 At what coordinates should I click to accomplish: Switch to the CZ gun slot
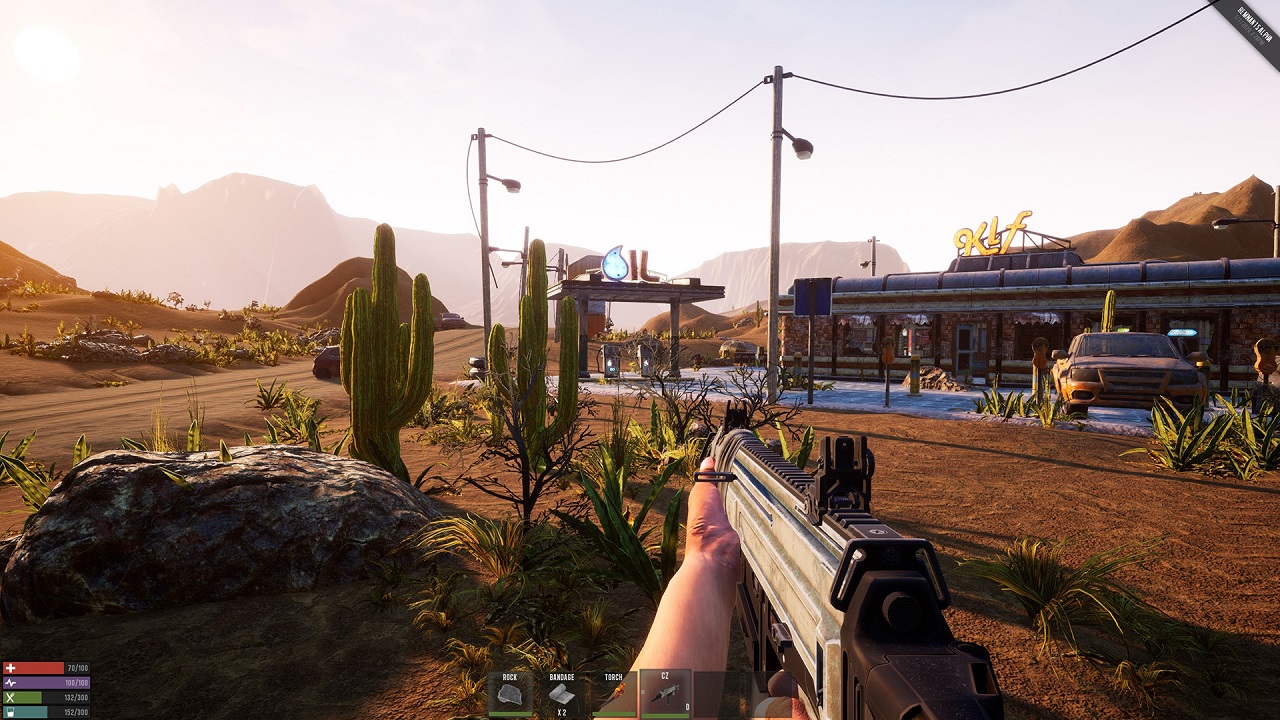pyautogui.click(x=664, y=693)
